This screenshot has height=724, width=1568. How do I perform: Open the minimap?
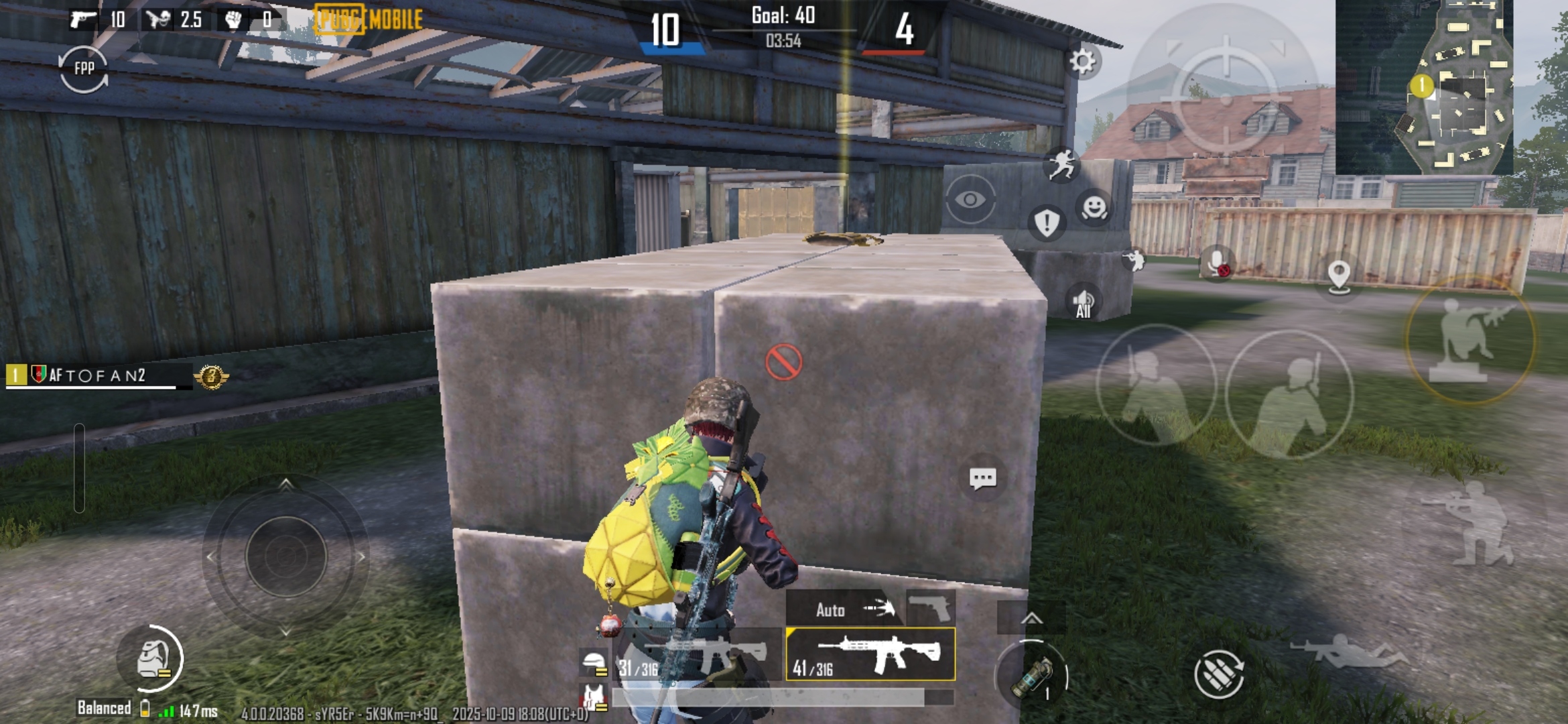click(x=1424, y=86)
